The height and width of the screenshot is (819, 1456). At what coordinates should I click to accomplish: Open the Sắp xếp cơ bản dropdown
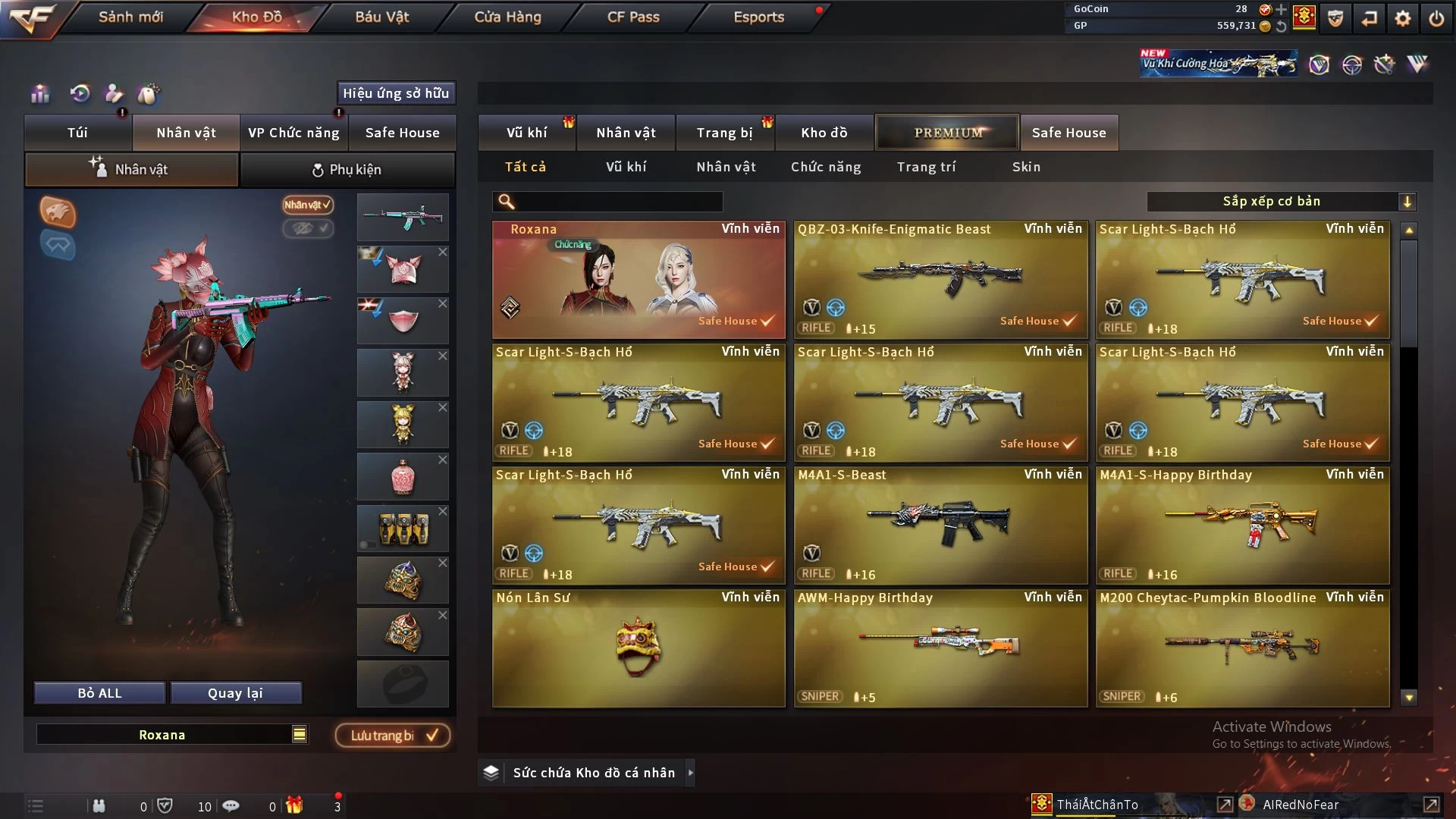coord(1281,202)
